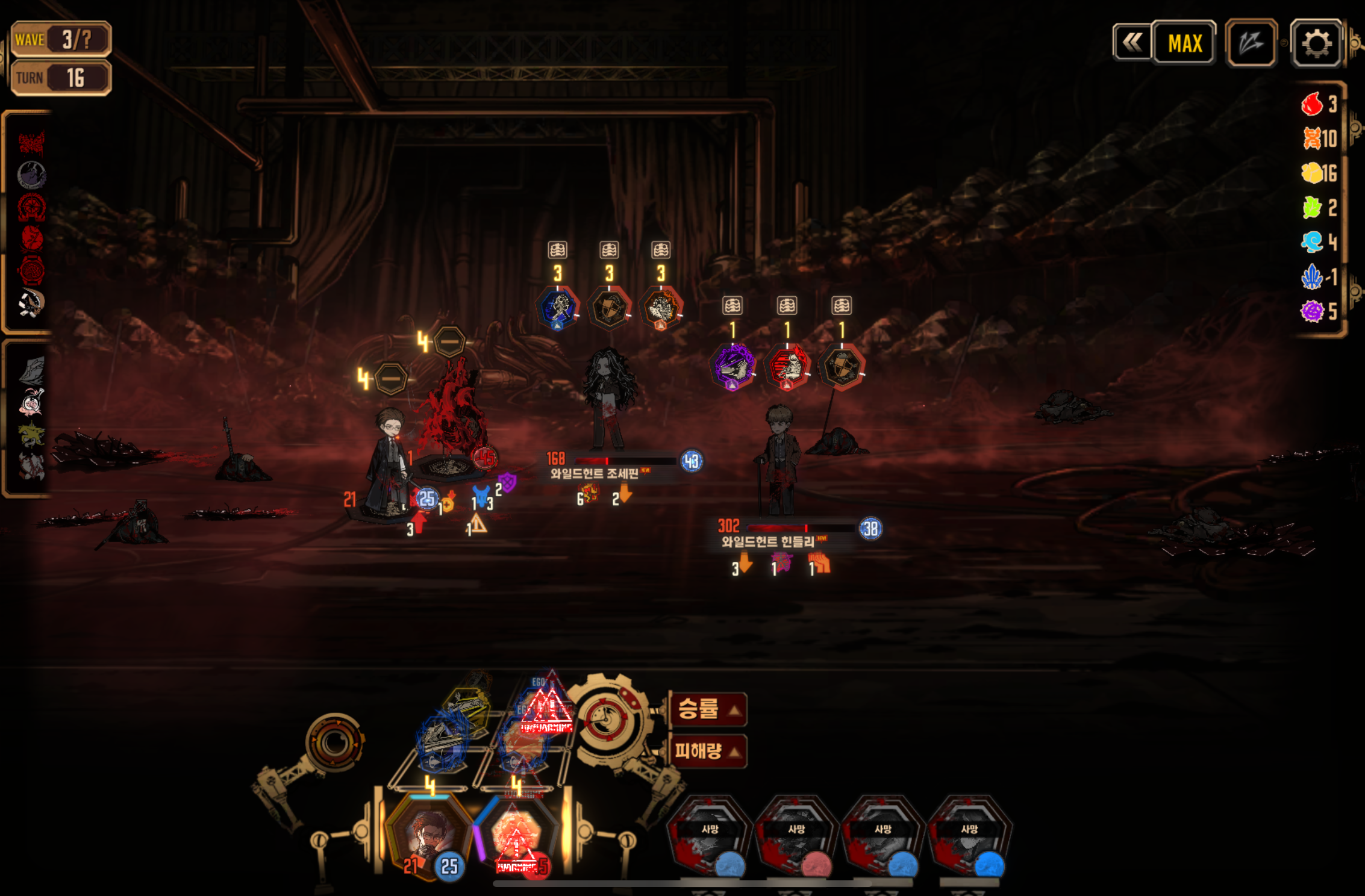Inspect the pink potion flask gift icon
The image size is (1365, 896).
(x=31, y=402)
